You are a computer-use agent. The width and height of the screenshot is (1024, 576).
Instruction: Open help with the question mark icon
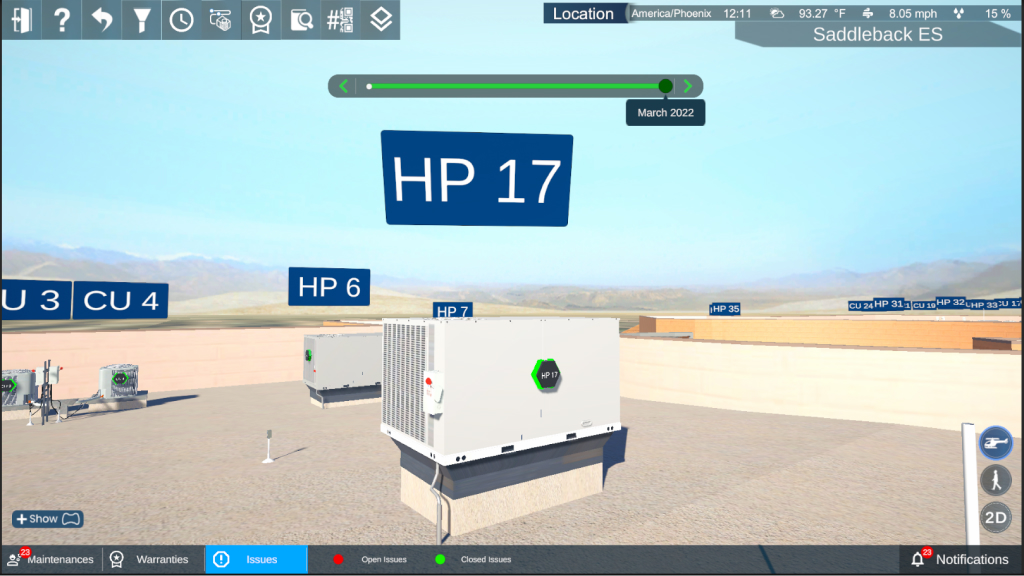[x=61, y=20]
